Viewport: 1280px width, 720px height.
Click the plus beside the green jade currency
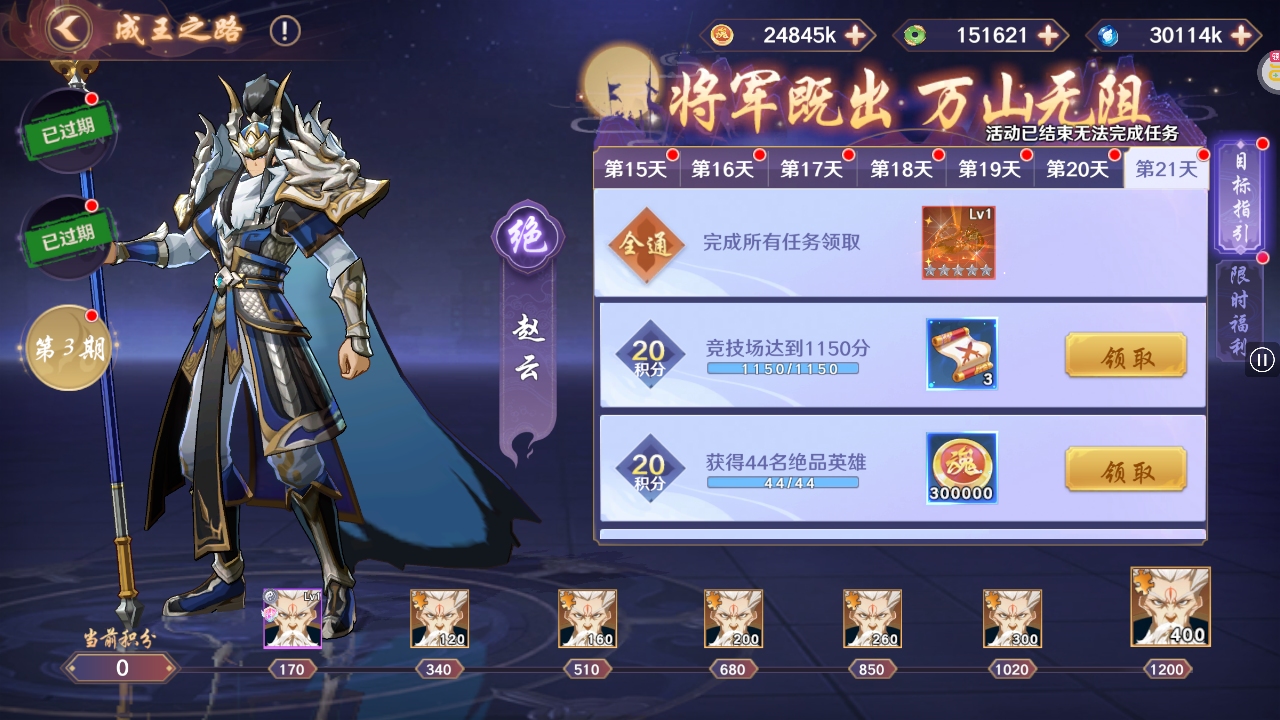click(1046, 35)
